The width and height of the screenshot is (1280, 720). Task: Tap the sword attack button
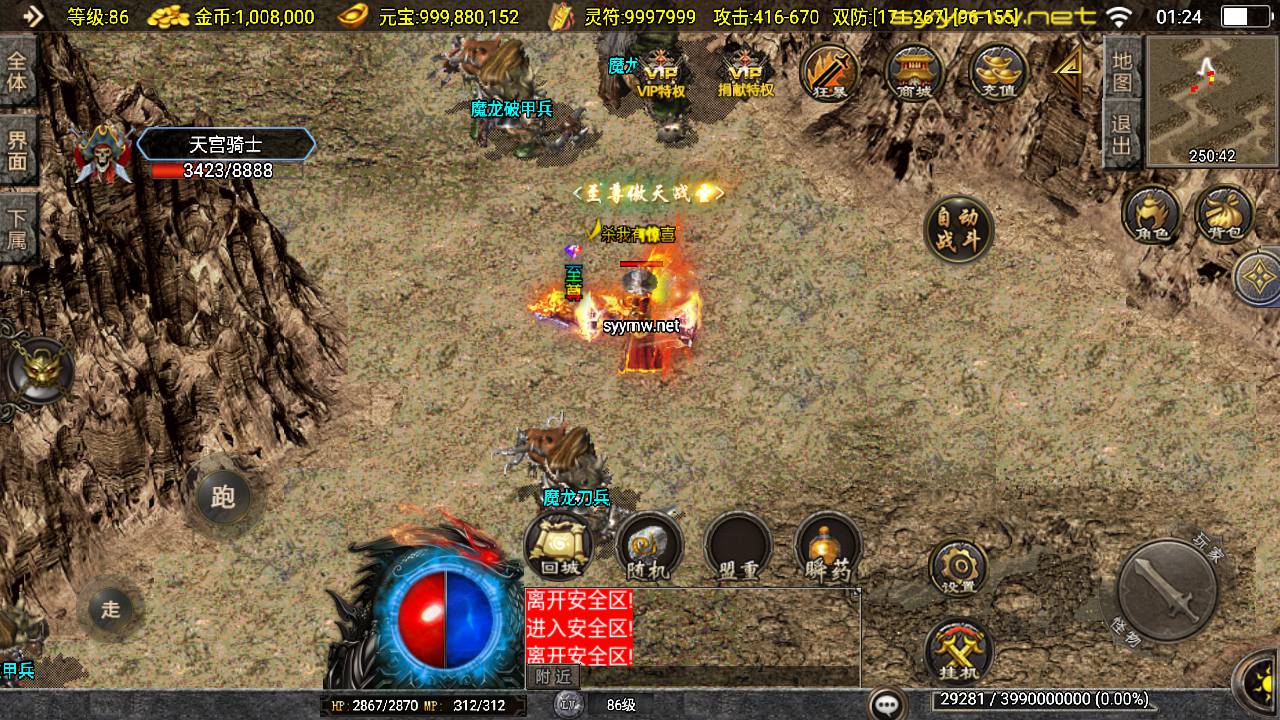(1166, 590)
